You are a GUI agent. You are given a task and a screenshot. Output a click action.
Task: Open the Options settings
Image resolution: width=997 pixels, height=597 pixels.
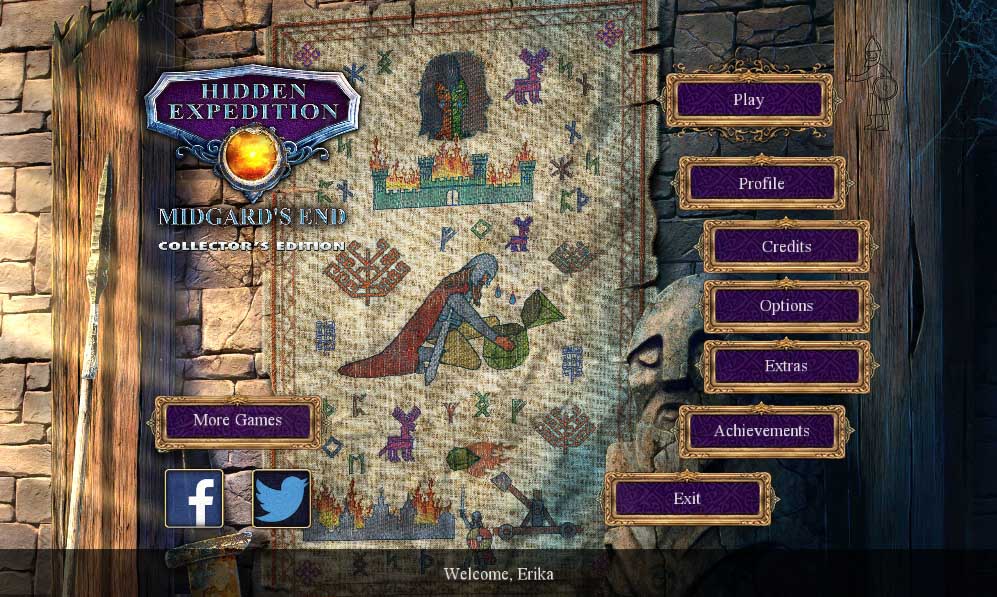click(x=786, y=306)
